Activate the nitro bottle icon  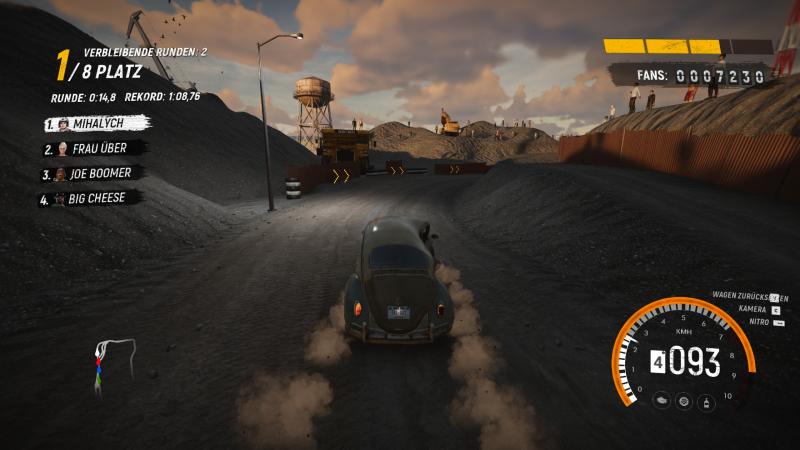click(x=708, y=401)
